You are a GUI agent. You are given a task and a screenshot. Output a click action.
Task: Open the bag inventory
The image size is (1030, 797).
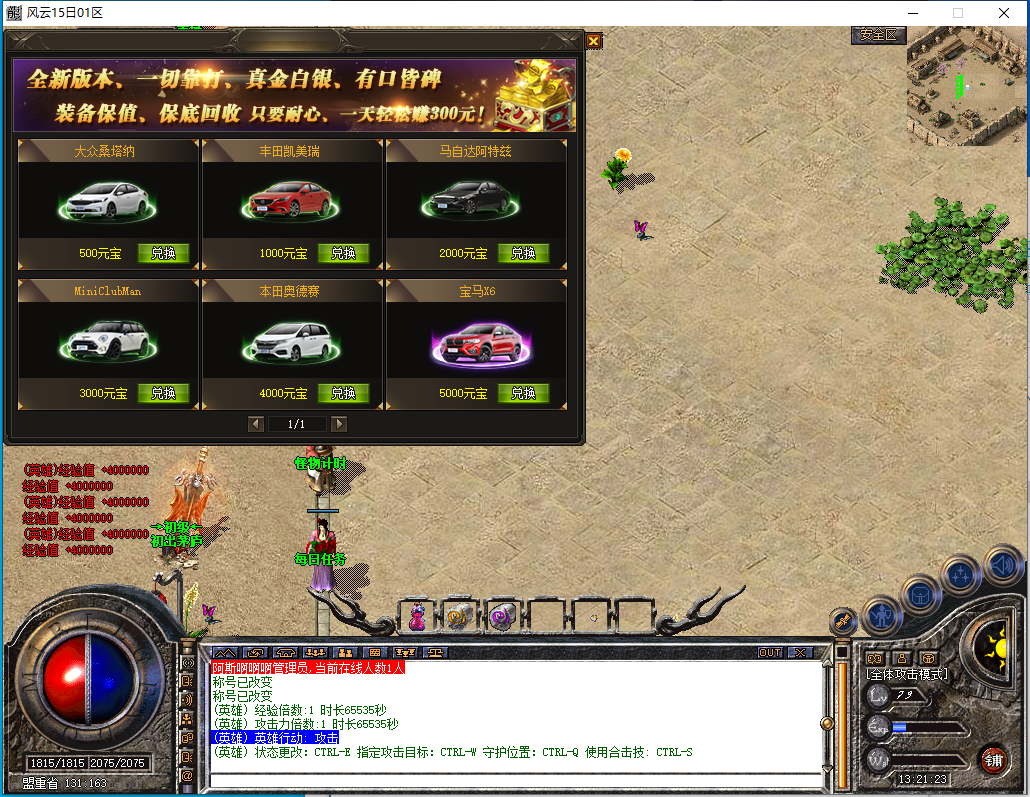coord(920,592)
